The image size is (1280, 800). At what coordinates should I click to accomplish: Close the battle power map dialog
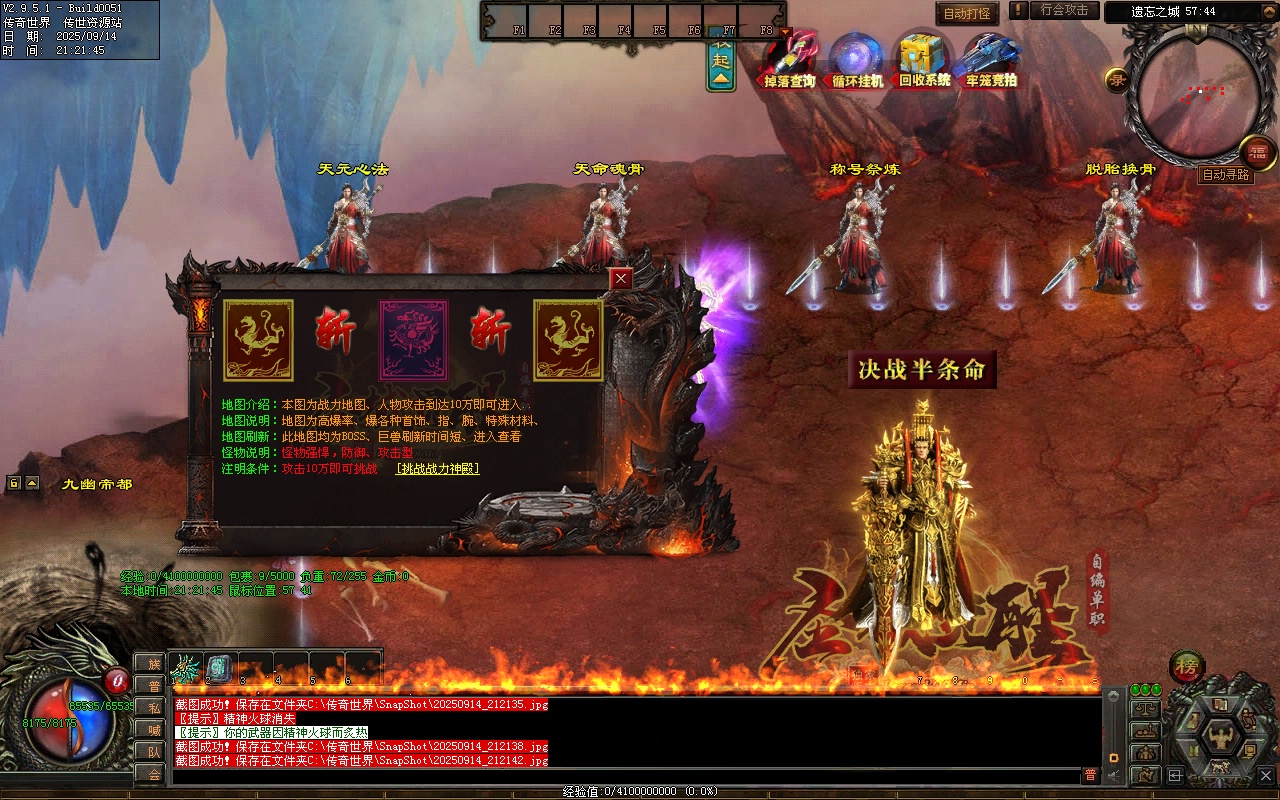pos(621,279)
